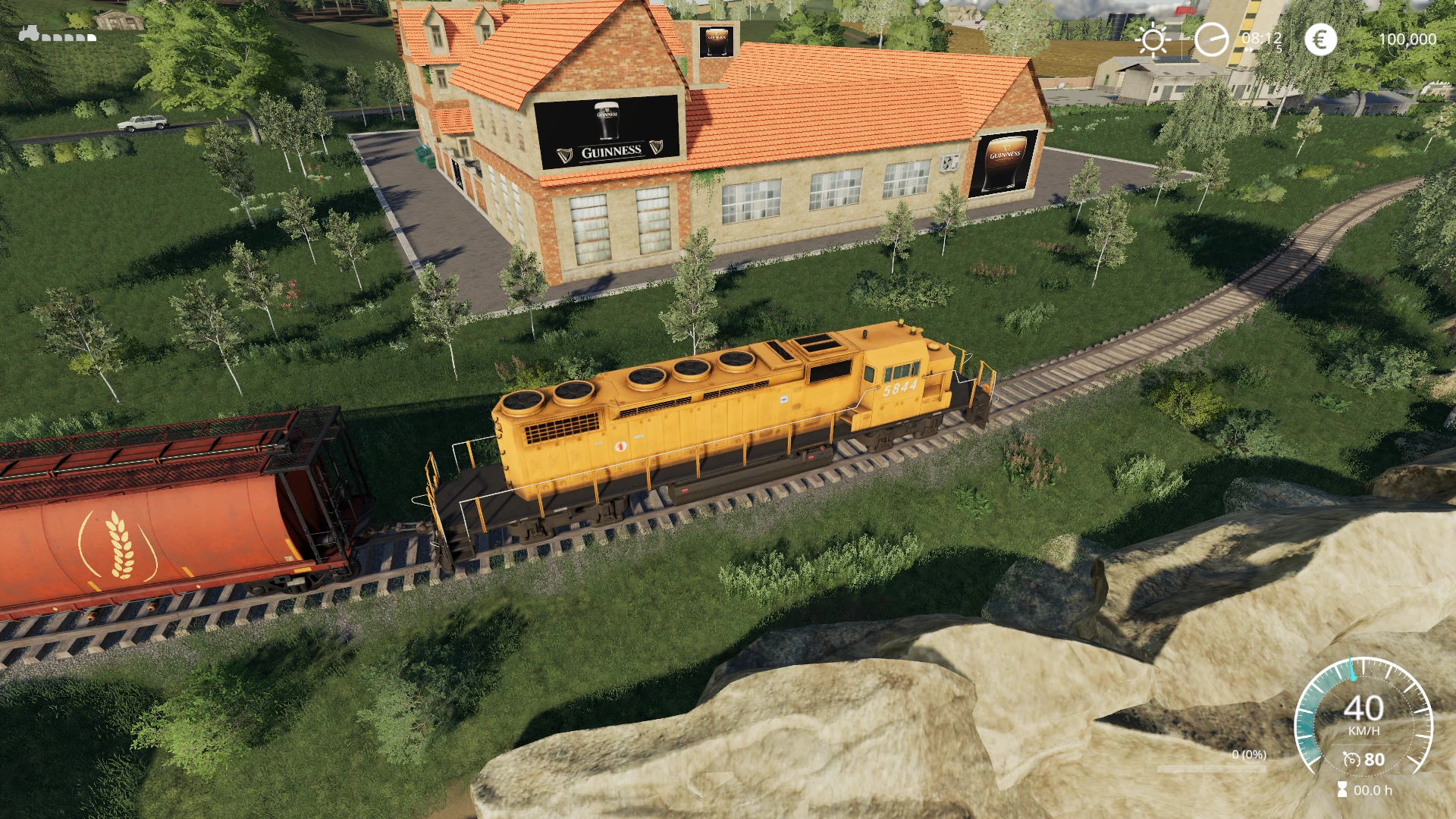
Task: Click the sunny weather icon
Action: (x=1153, y=39)
